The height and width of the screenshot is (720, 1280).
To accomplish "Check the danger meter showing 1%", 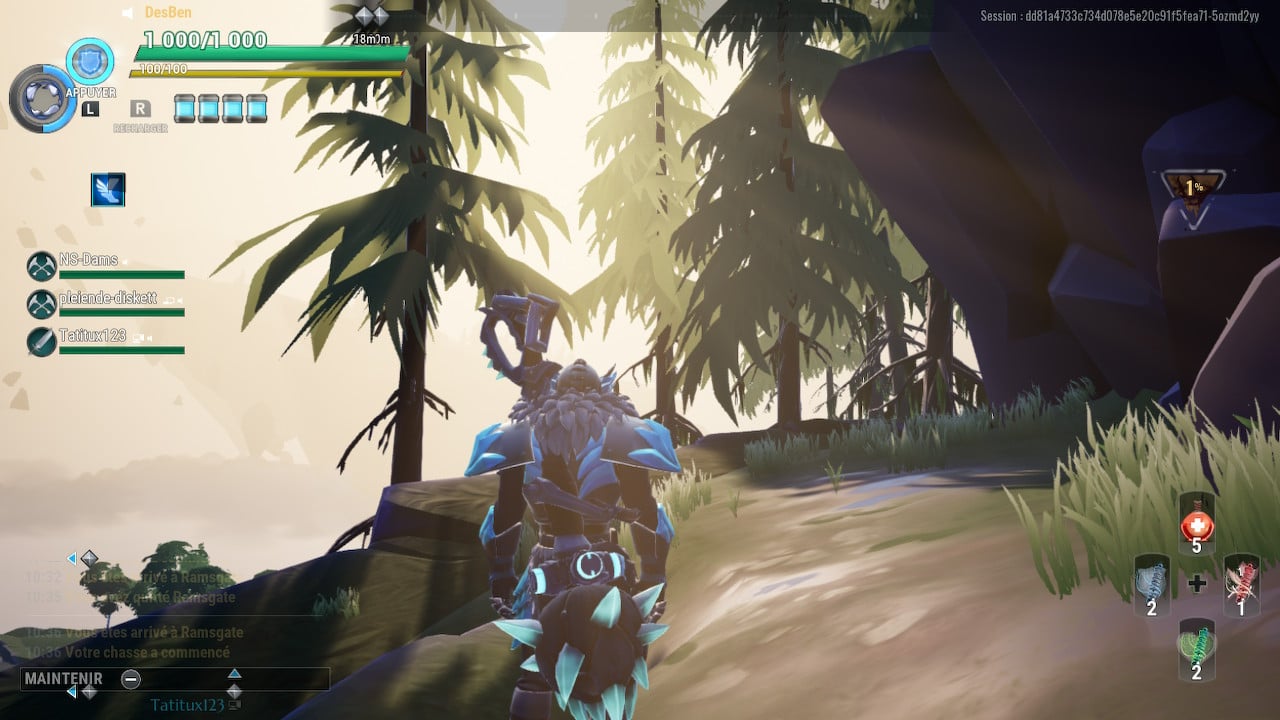I will click(1193, 188).
